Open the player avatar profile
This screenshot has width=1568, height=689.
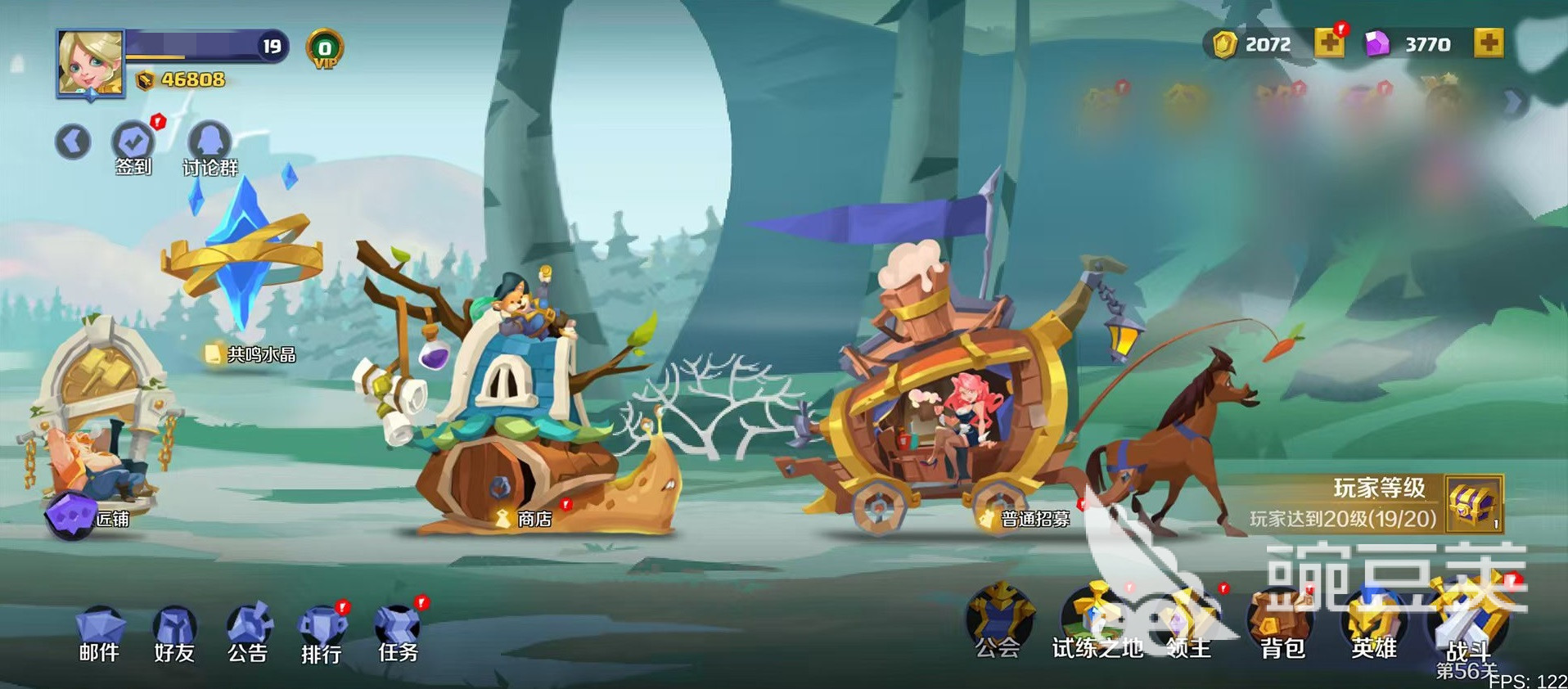[x=90, y=63]
